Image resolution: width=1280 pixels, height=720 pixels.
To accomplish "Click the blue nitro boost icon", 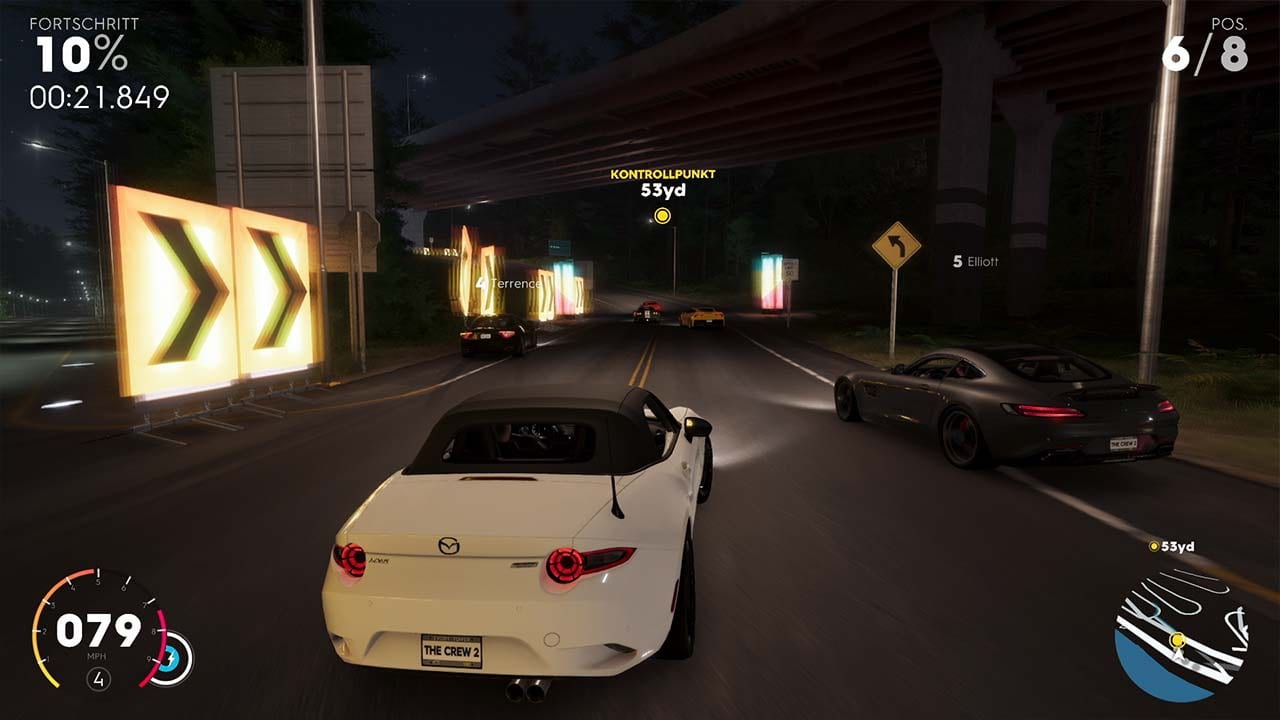I will (171, 659).
